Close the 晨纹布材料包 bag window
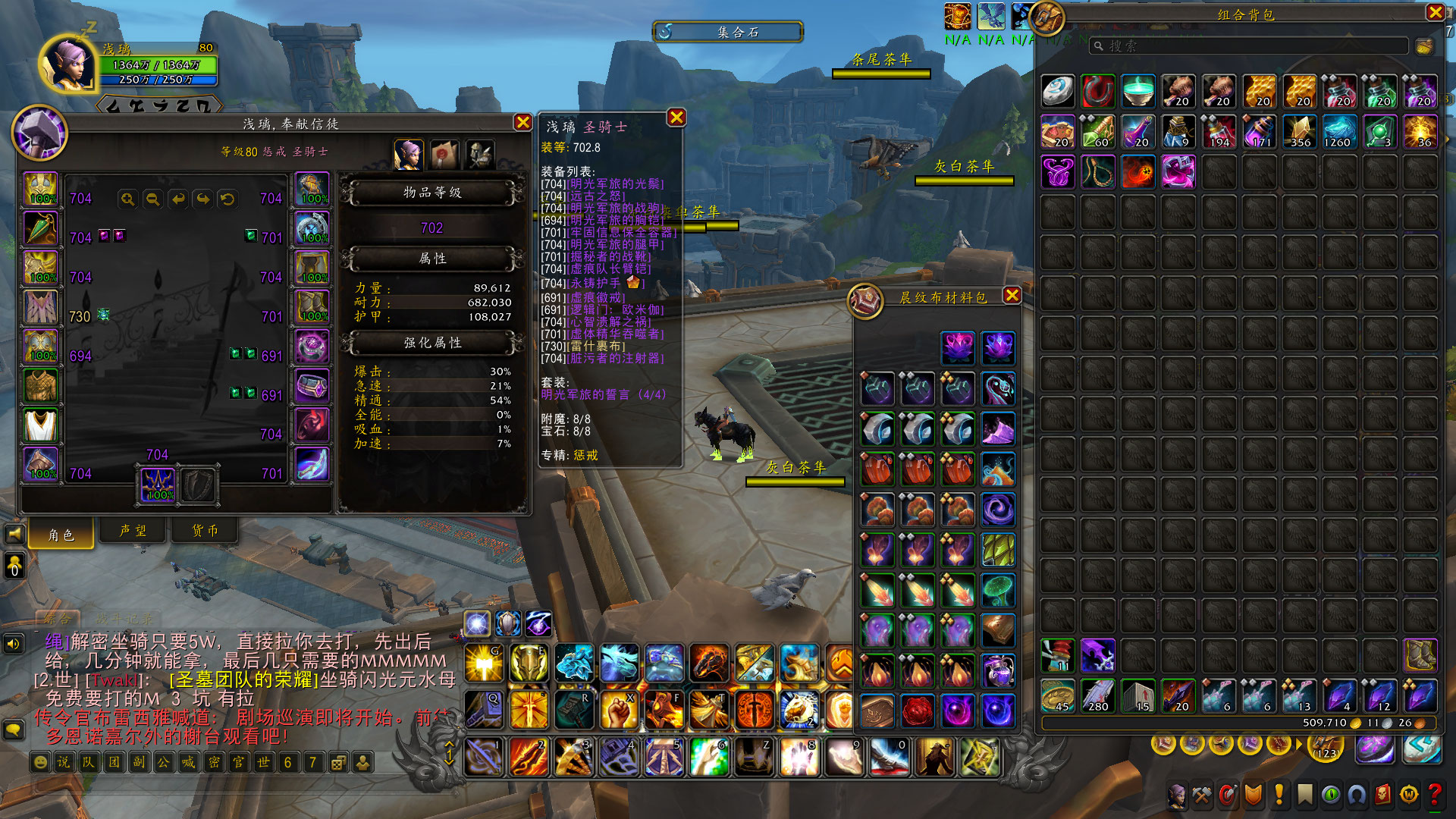Image resolution: width=1456 pixels, height=819 pixels. (x=1012, y=295)
